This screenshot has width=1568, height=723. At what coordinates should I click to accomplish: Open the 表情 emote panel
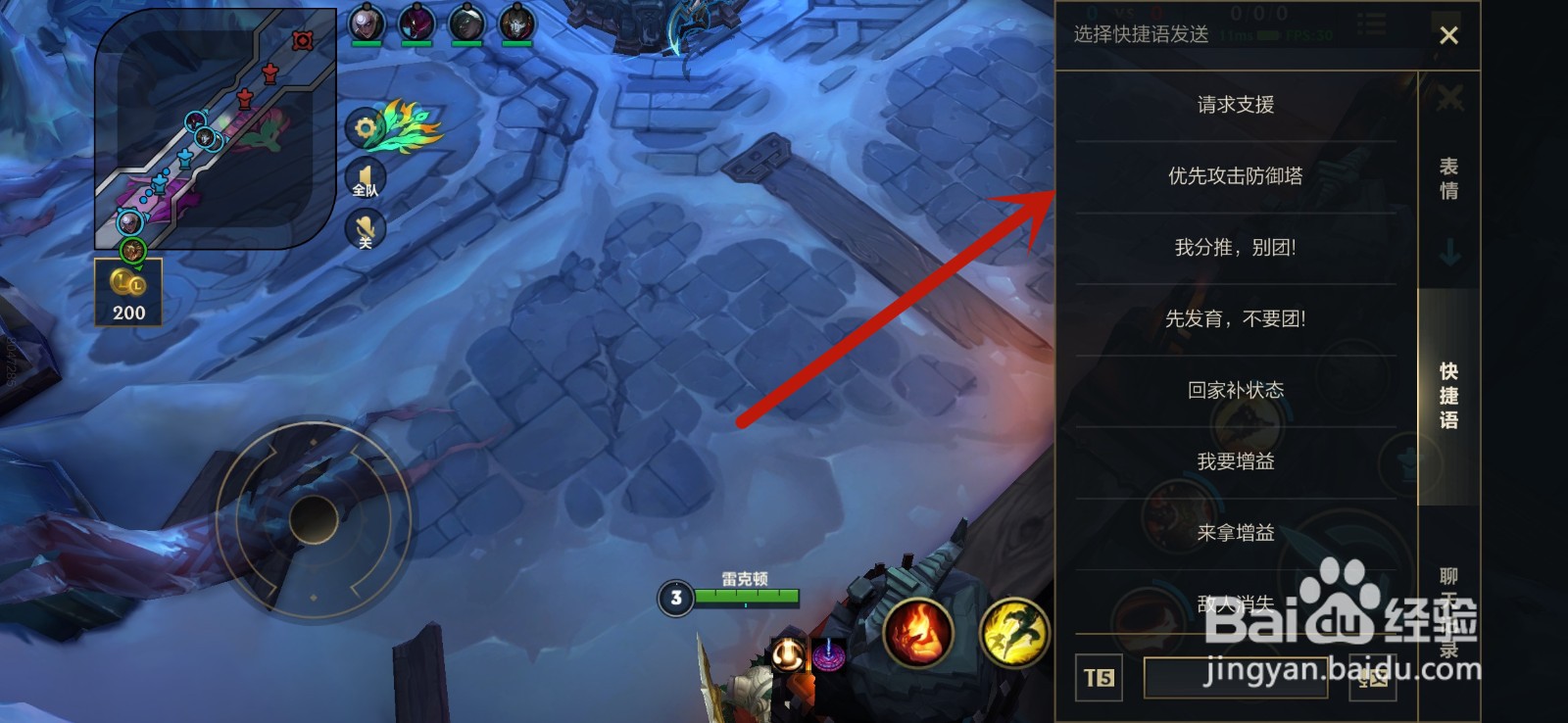tap(1450, 179)
